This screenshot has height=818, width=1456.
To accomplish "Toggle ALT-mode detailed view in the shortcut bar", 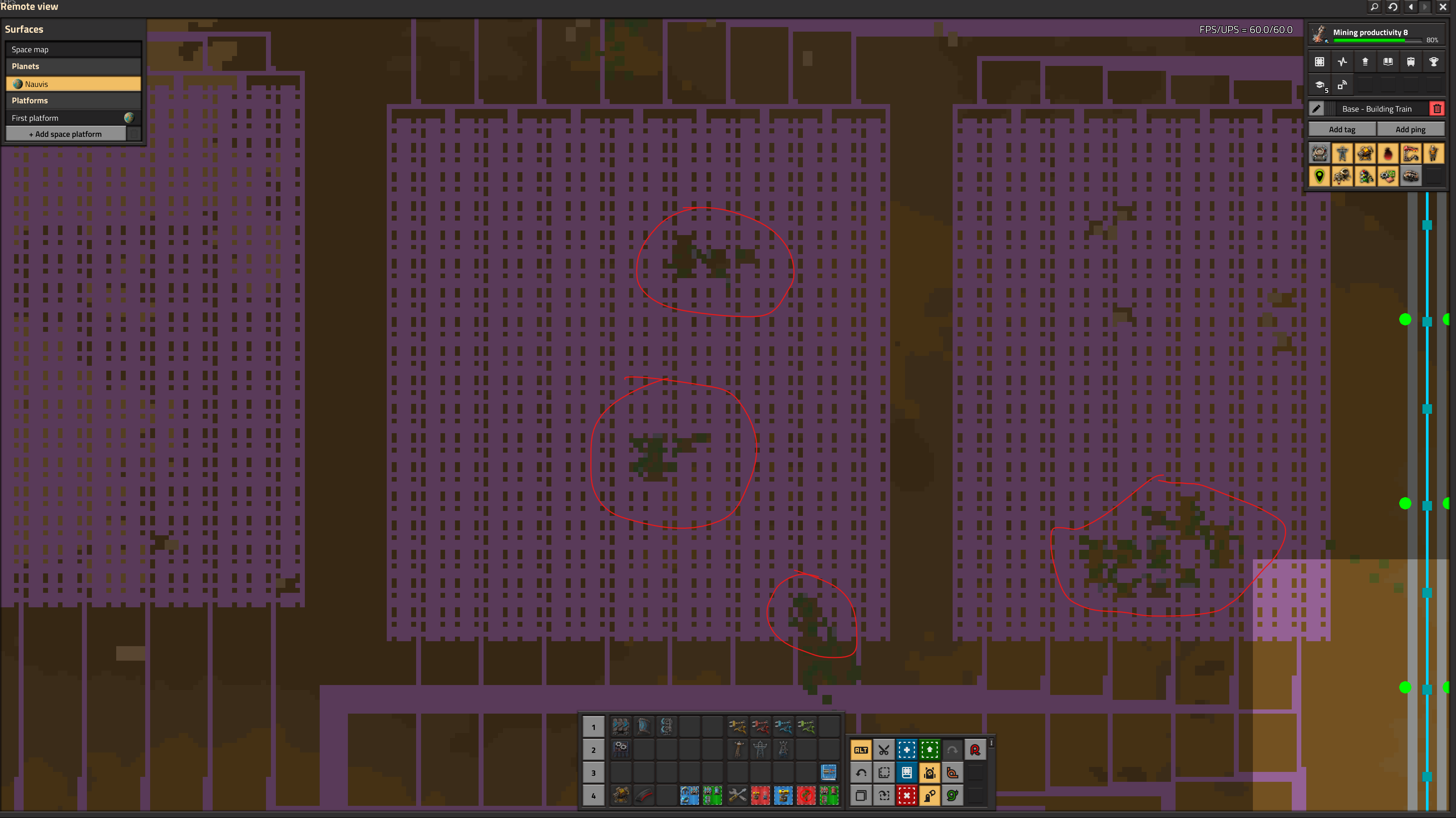I will click(861, 749).
